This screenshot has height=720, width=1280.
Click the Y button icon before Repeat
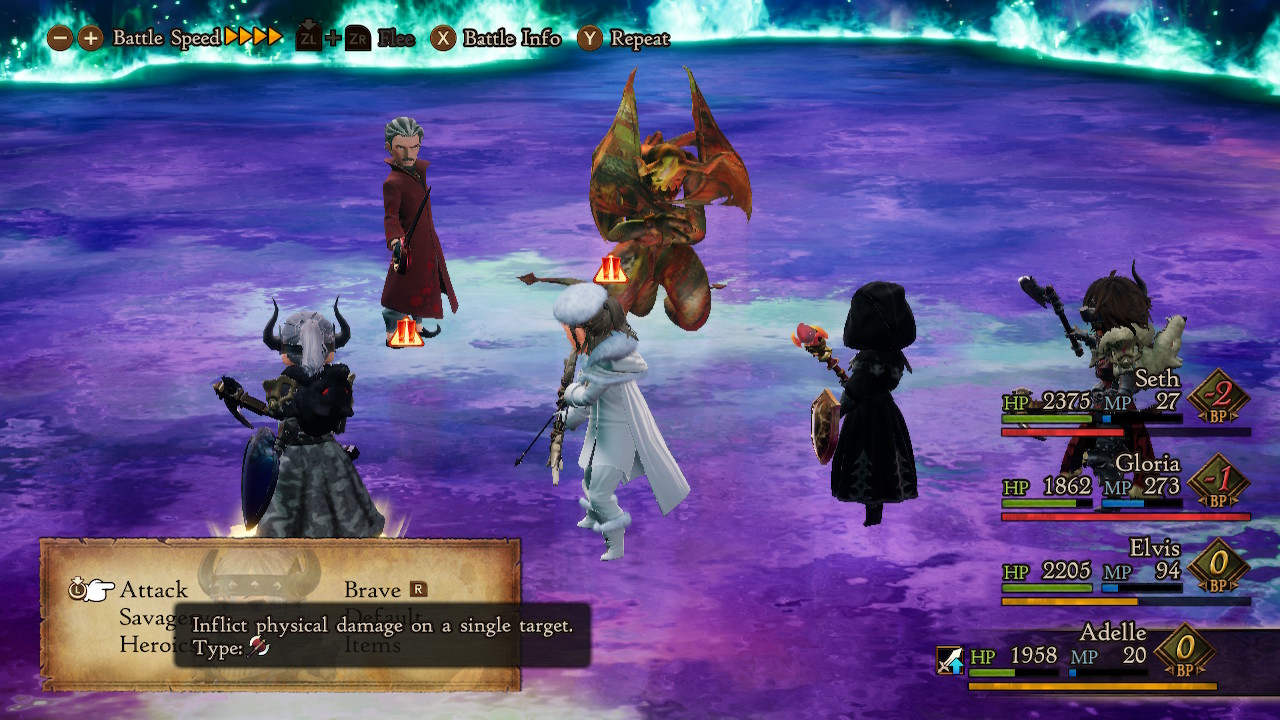coord(589,40)
